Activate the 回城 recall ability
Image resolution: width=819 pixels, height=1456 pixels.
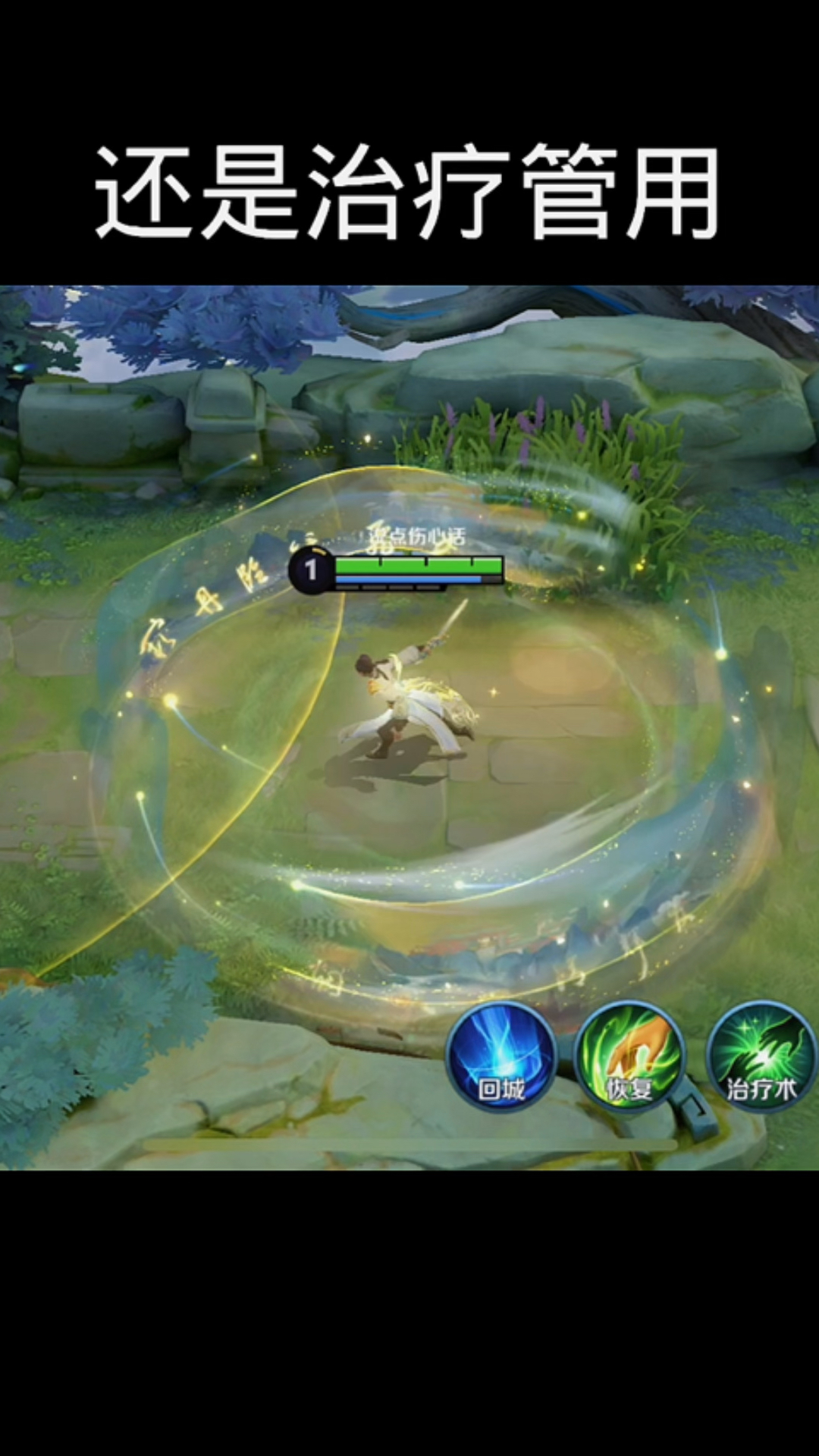click(x=501, y=1056)
